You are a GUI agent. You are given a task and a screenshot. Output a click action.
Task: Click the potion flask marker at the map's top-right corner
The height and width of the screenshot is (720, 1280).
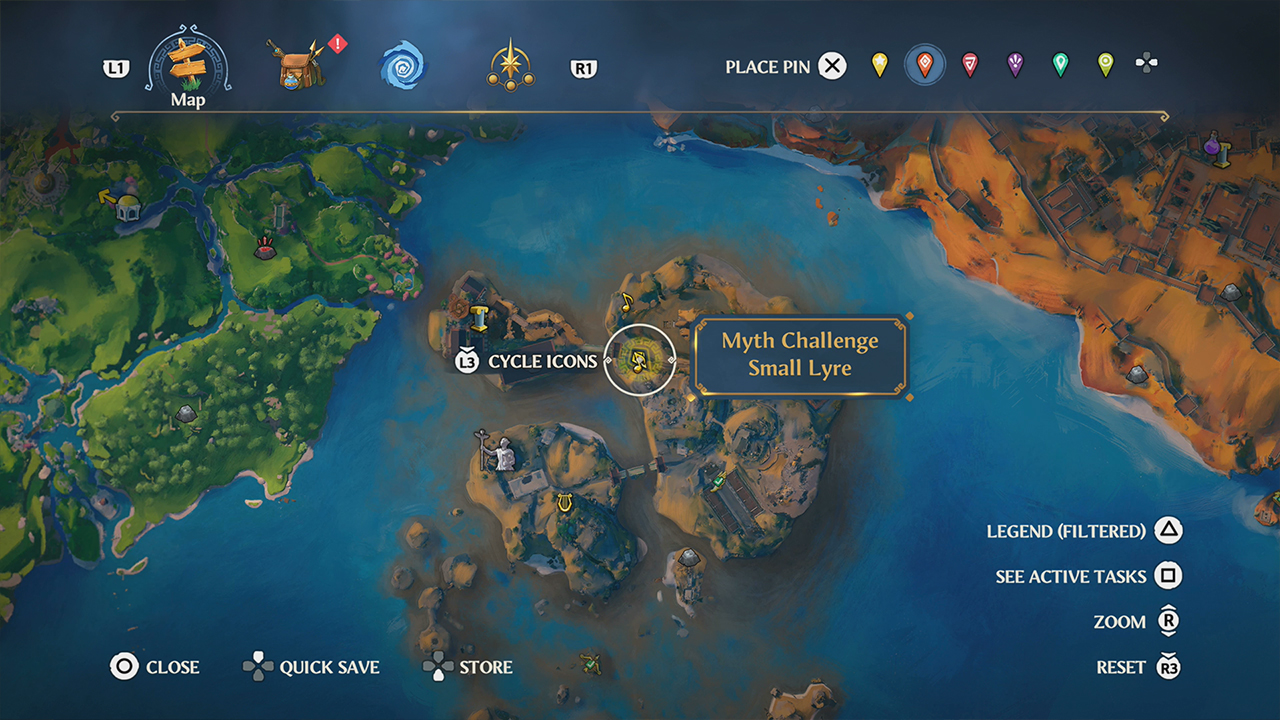click(1211, 143)
